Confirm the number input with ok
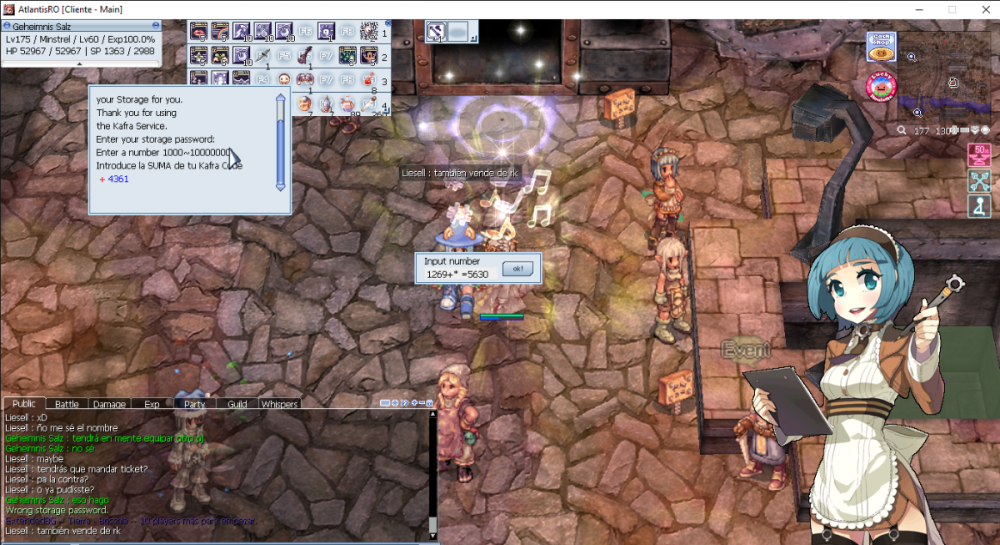Viewport: 1000px width, 545px height. pos(516,269)
